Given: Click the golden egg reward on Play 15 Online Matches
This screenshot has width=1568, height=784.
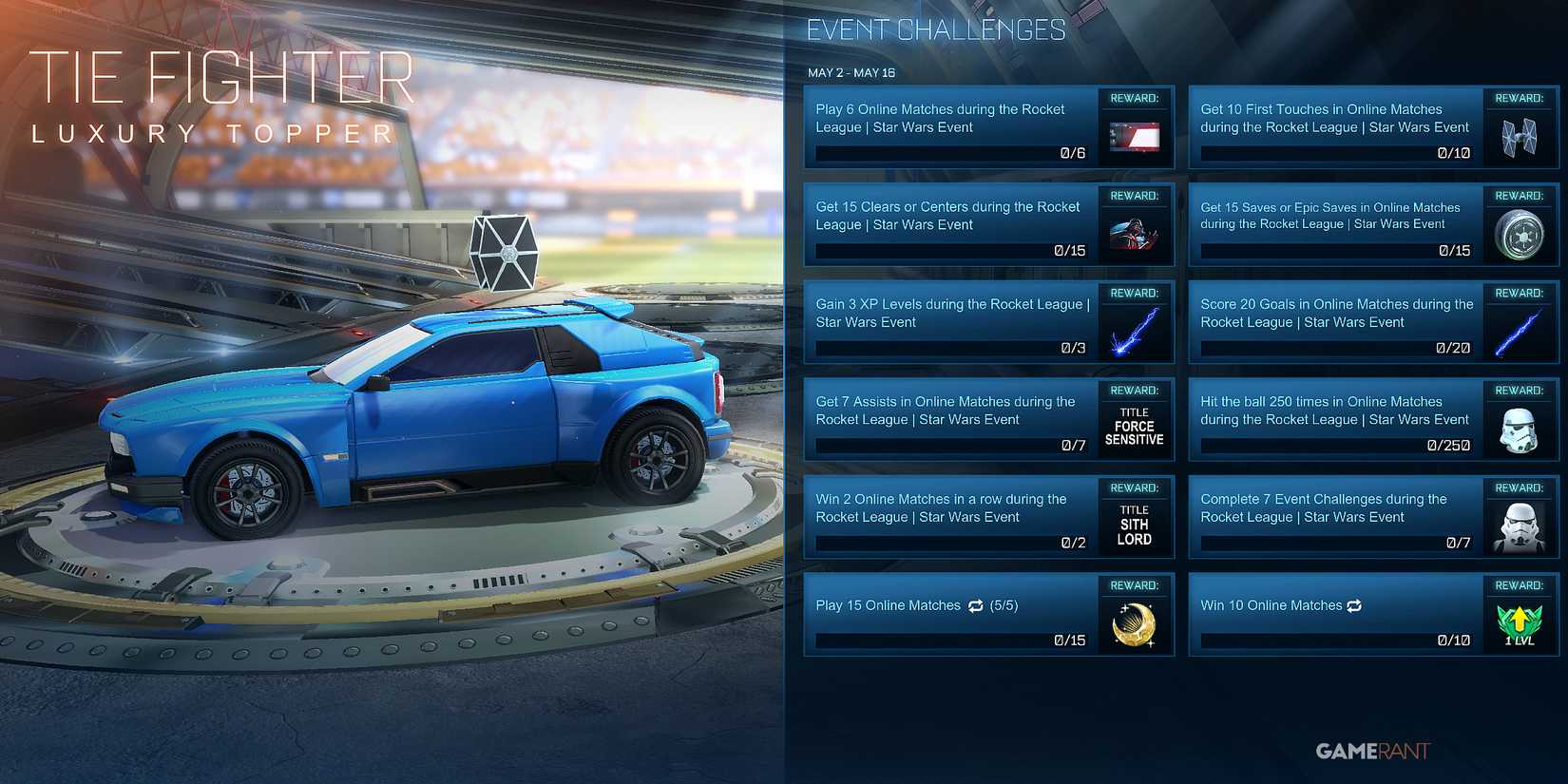Looking at the screenshot, I should 1134,625.
